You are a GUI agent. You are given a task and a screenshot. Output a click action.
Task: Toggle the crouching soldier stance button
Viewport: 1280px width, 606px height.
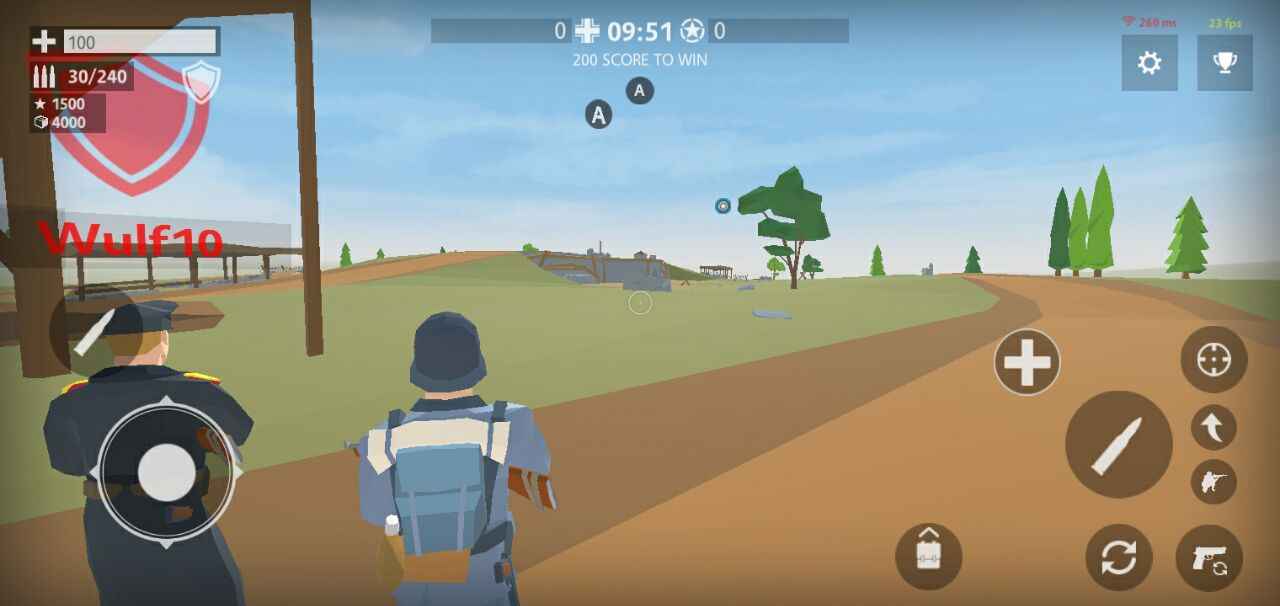pyautogui.click(x=1214, y=482)
